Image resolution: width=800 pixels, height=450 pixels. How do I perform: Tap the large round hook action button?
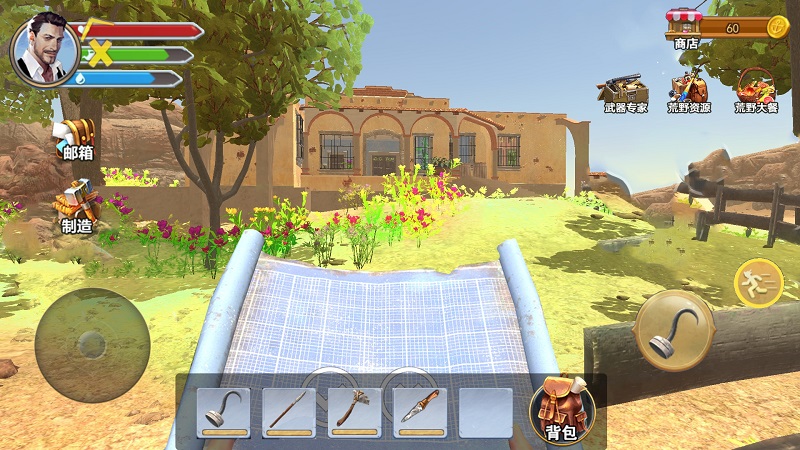coord(674,330)
